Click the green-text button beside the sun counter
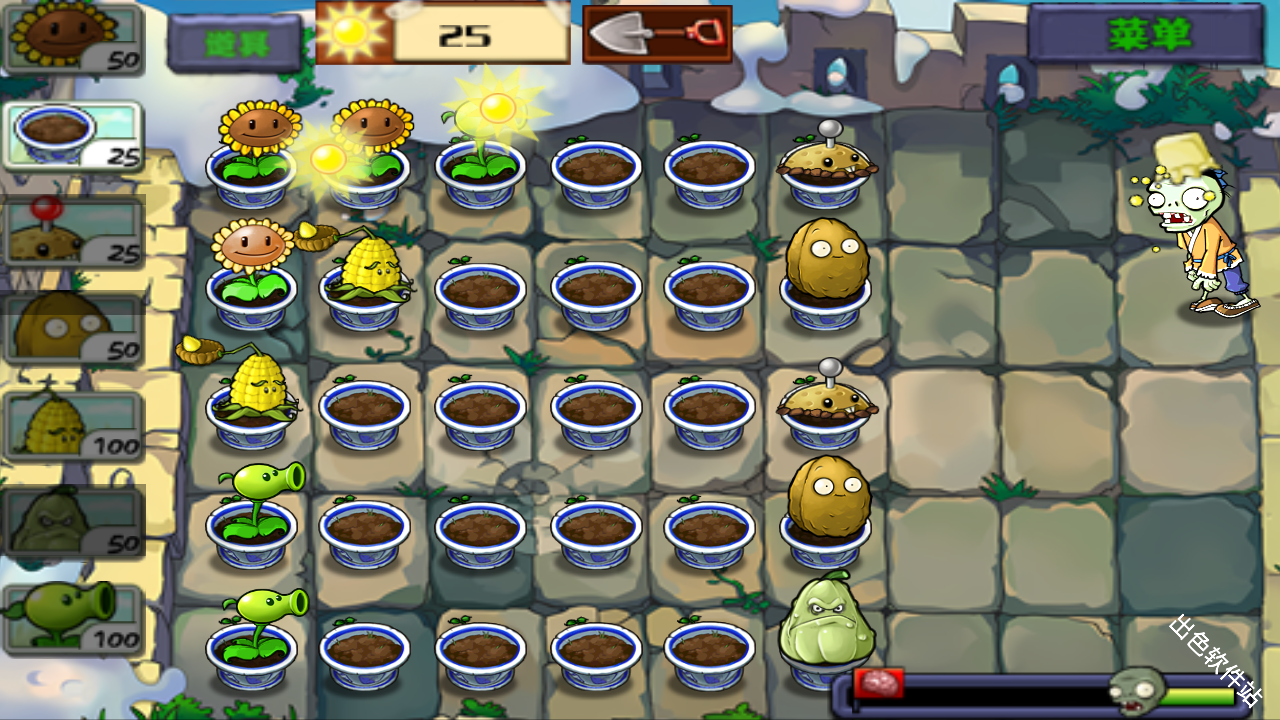1280x720 pixels. click(234, 42)
